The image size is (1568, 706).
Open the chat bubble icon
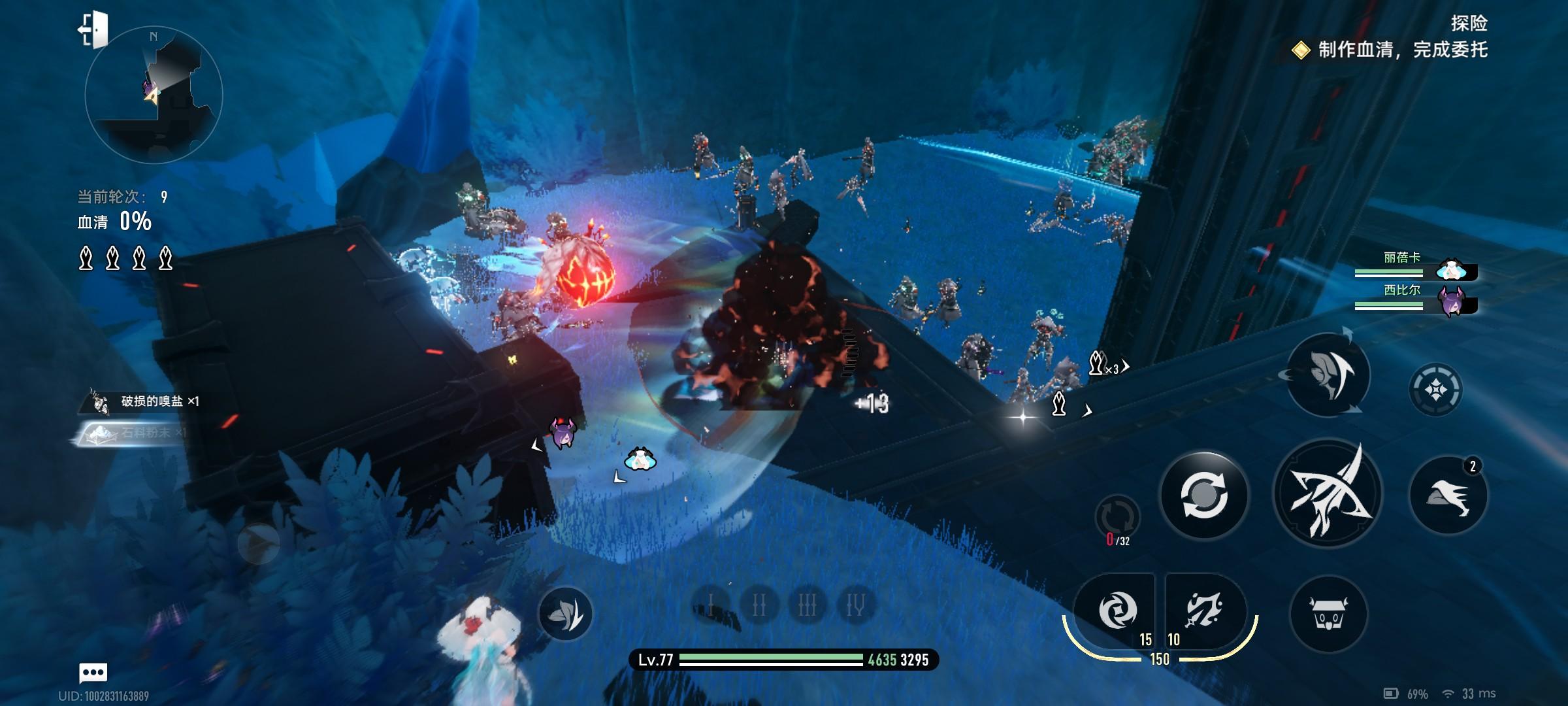point(93,672)
